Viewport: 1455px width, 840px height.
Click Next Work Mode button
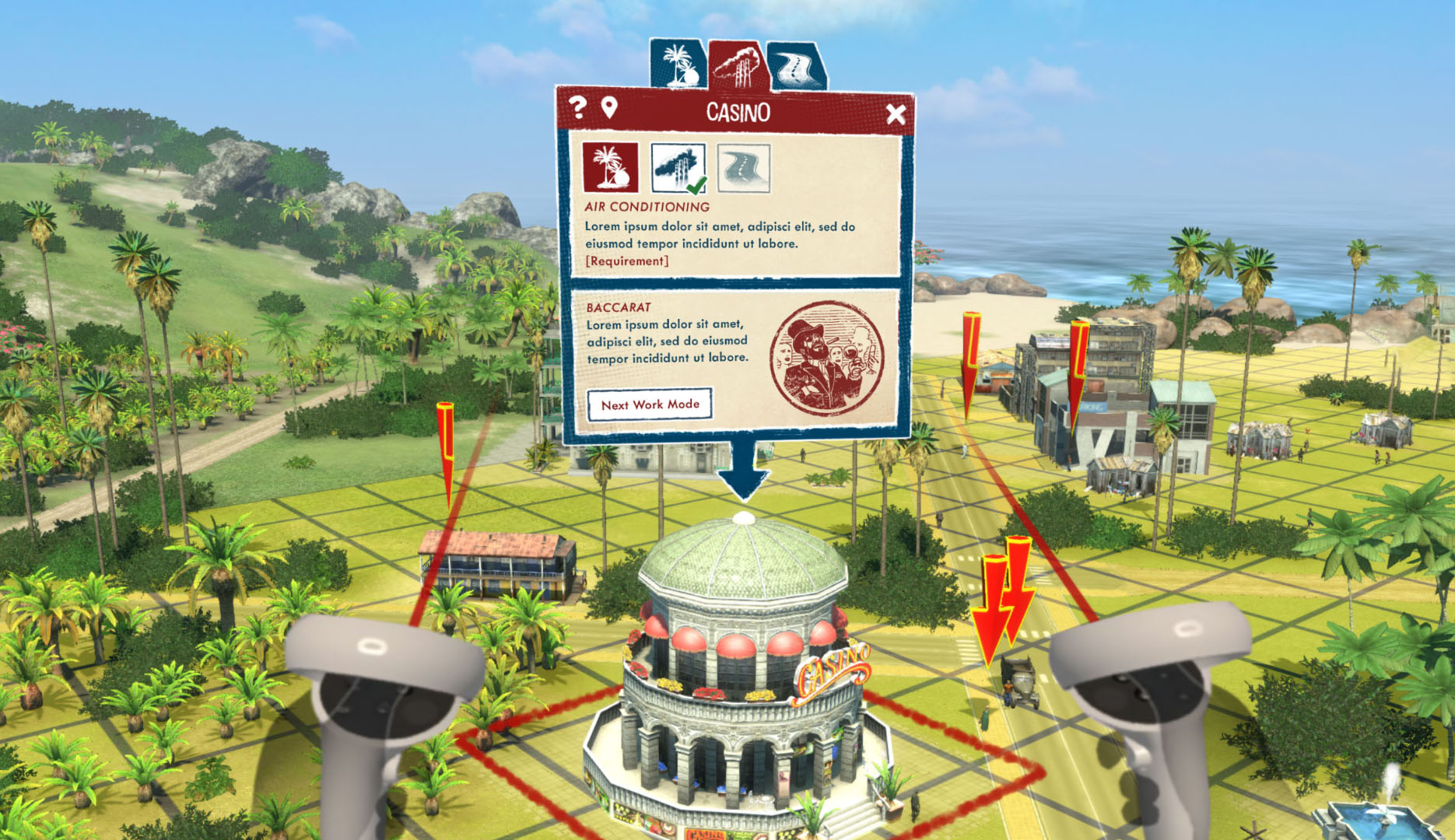tap(650, 404)
